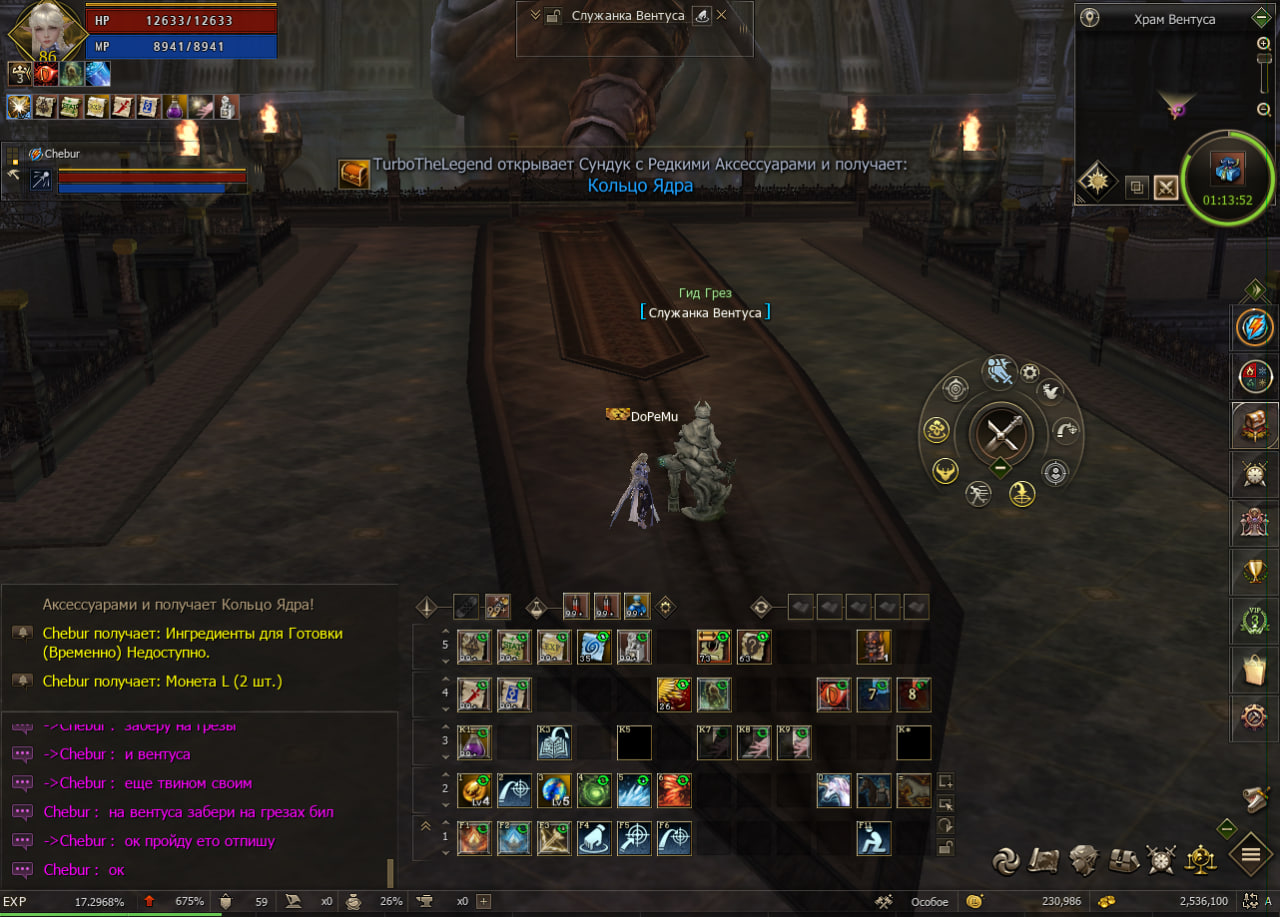The image size is (1280, 917).
Task: Click the crossed swords center wheel button
Action: 1001,434
